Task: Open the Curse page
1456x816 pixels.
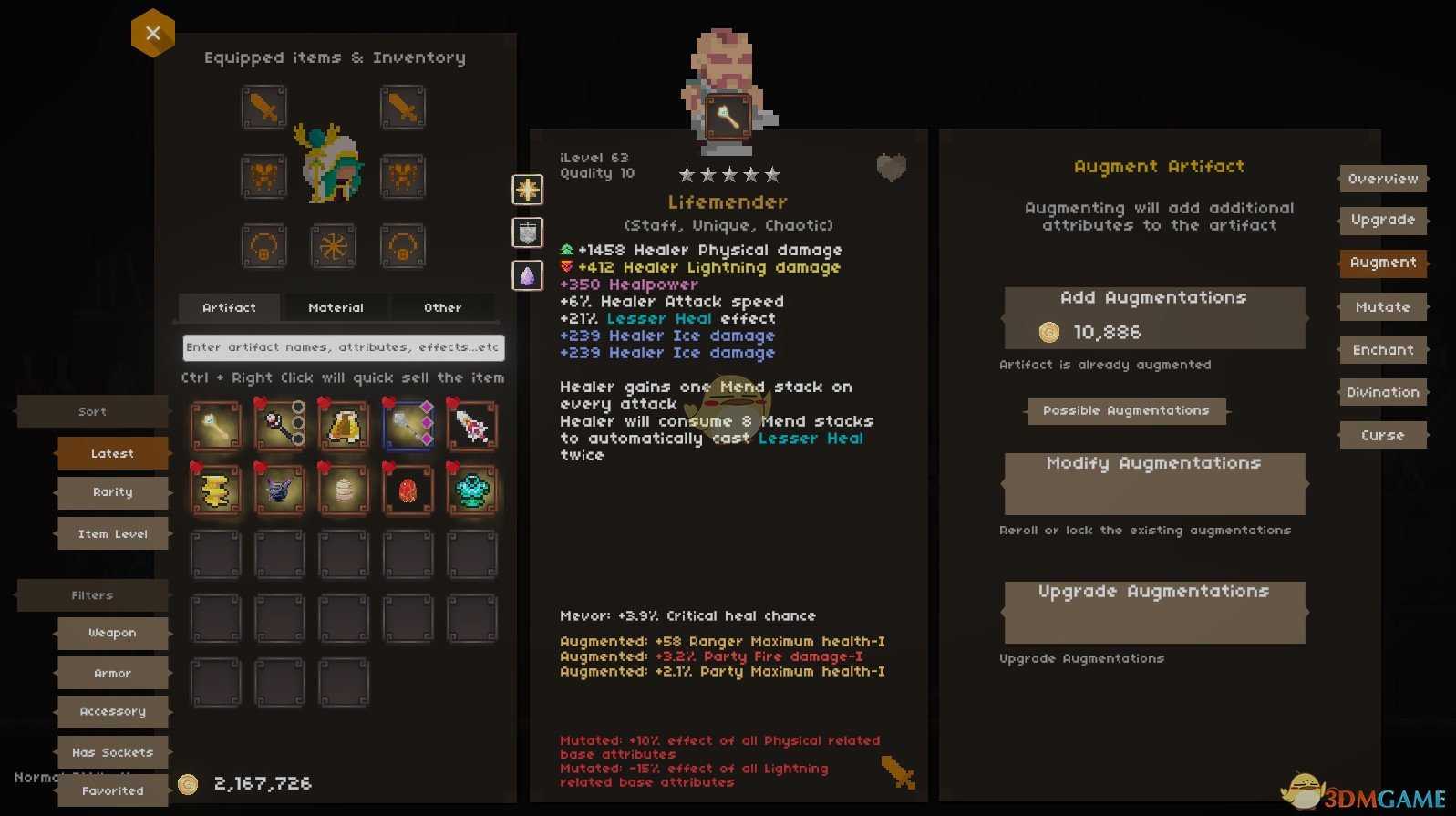Action: pyautogui.click(x=1382, y=436)
